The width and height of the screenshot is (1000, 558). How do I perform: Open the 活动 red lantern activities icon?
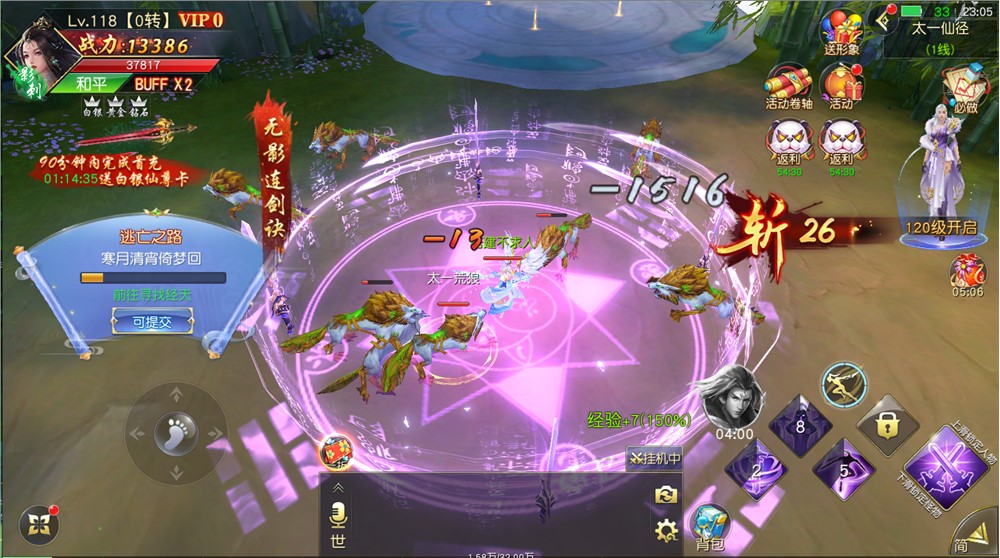(x=840, y=86)
